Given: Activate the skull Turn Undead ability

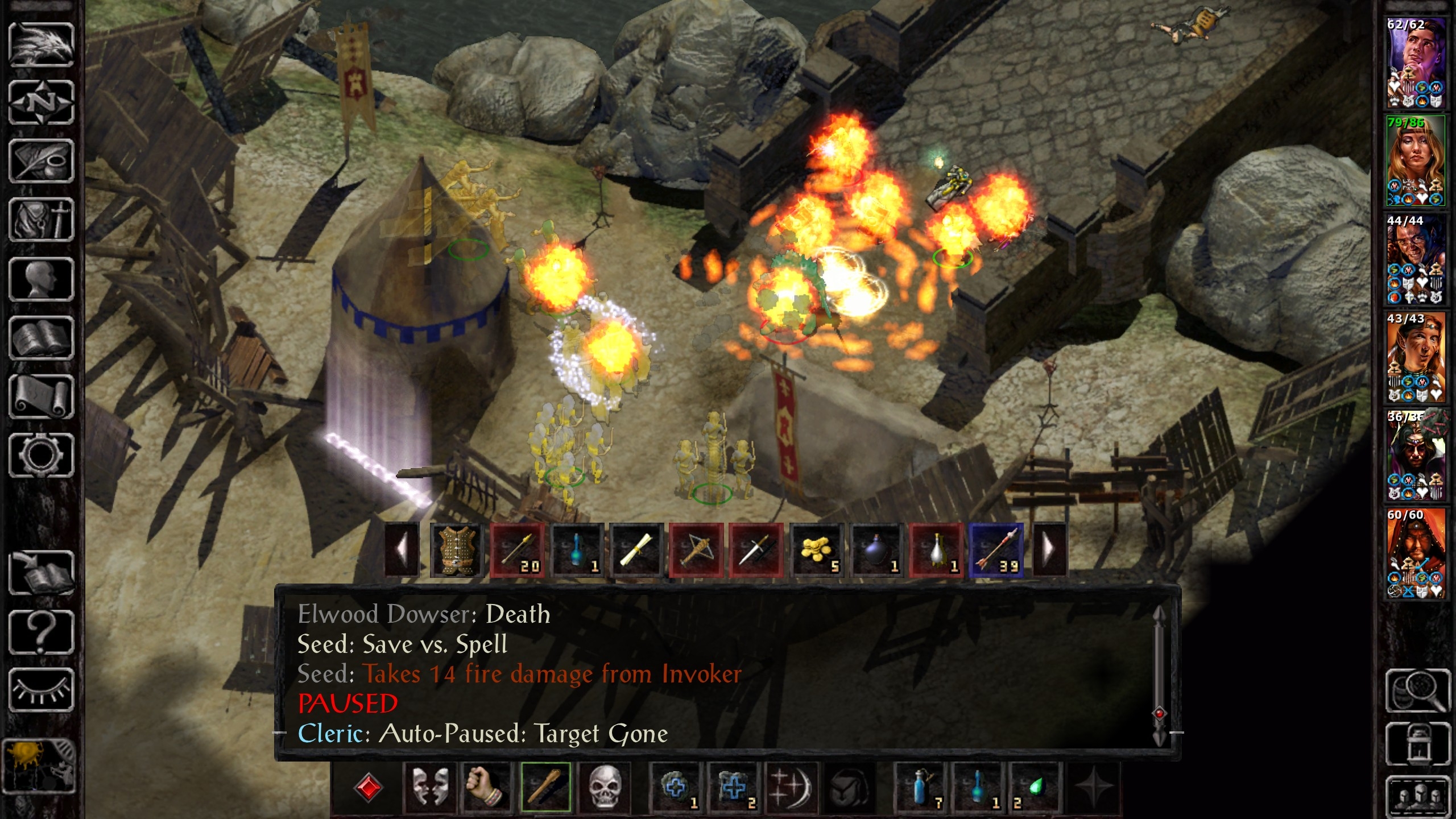Looking at the screenshot, I should coord(604,787).
